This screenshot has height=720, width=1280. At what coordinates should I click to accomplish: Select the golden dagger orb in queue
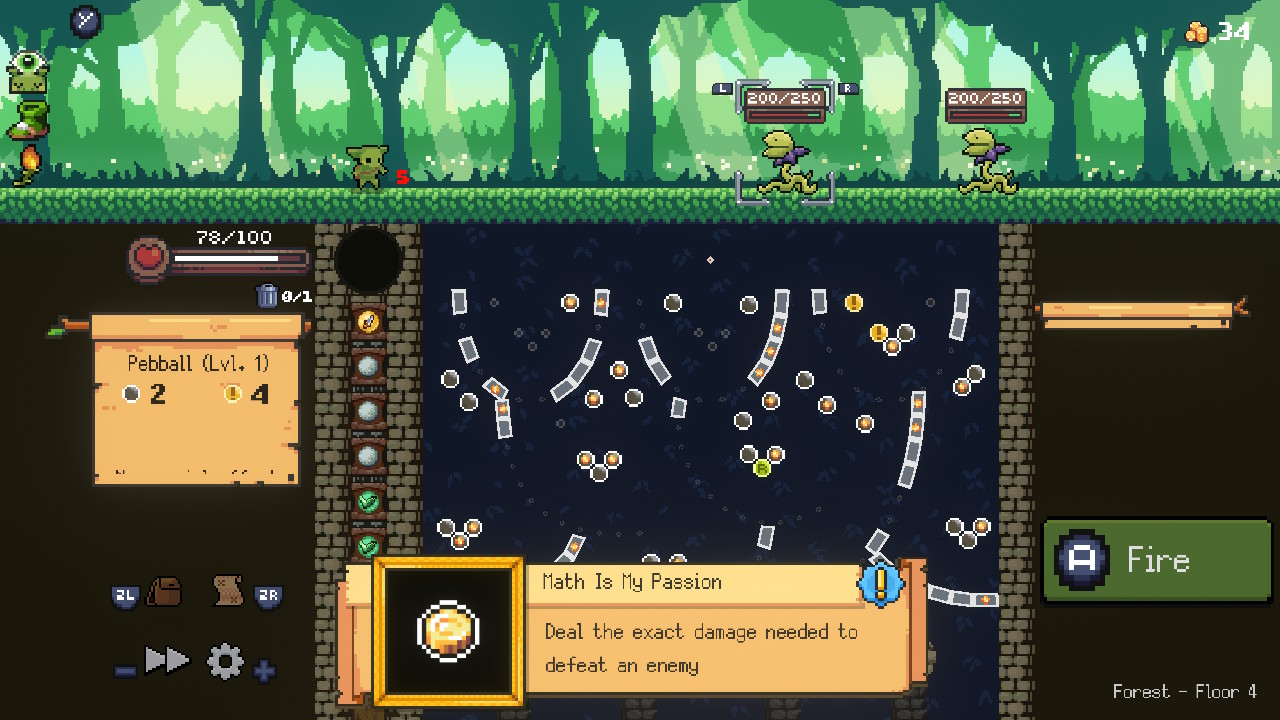point(368,322)
